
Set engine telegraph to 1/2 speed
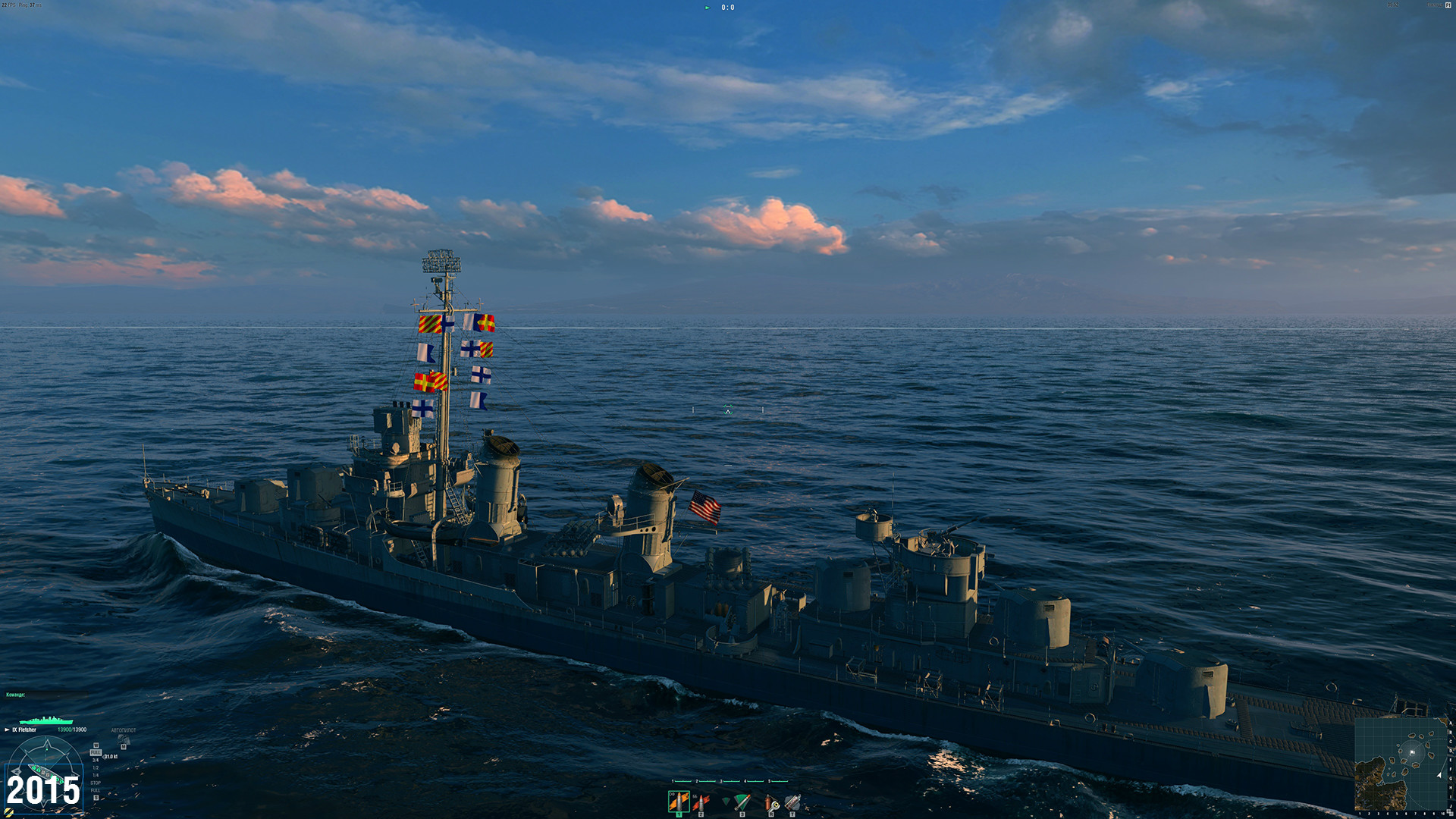click(96, 767)
